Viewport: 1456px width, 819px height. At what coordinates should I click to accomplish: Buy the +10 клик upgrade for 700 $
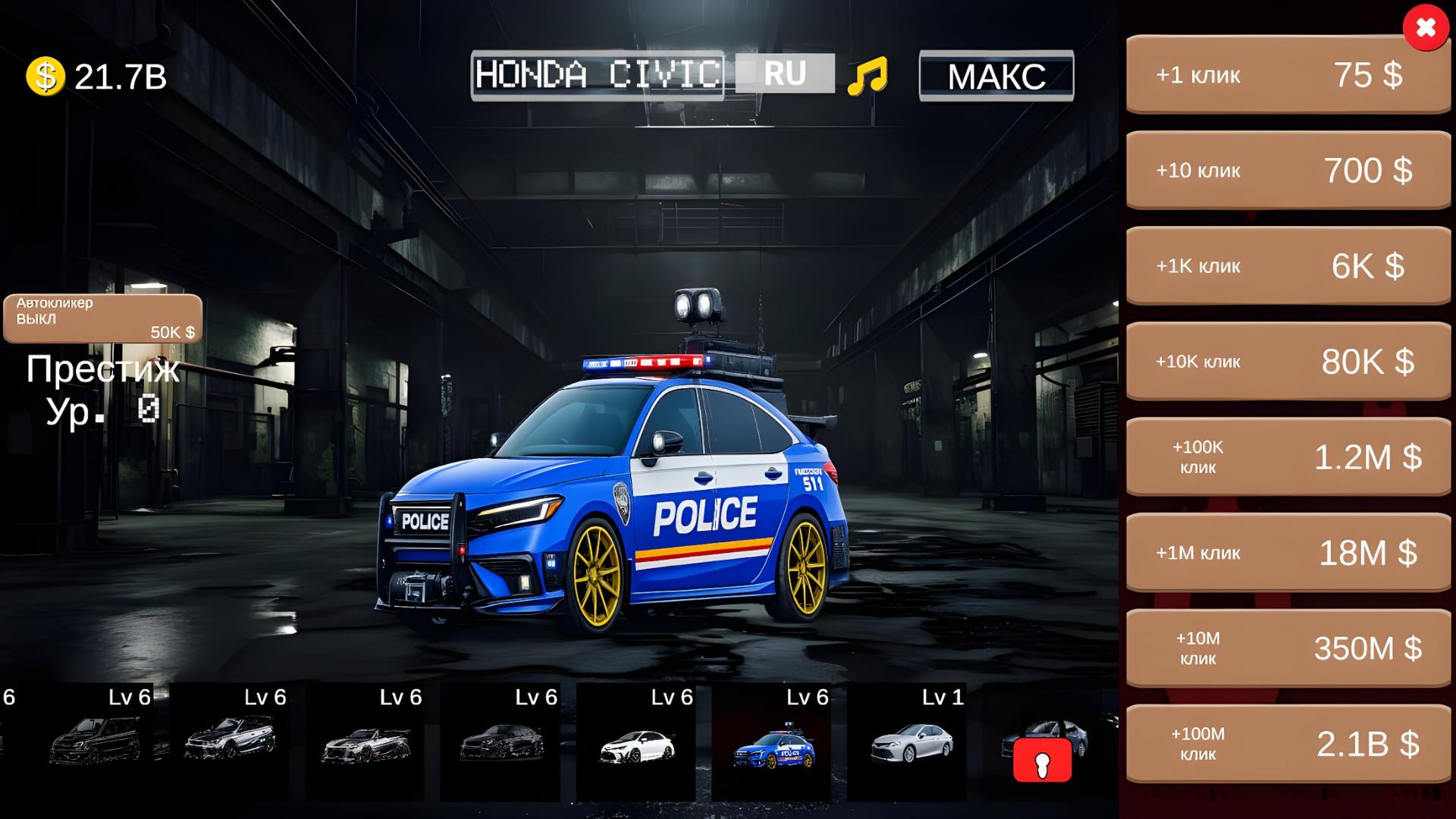(1287, 171)
